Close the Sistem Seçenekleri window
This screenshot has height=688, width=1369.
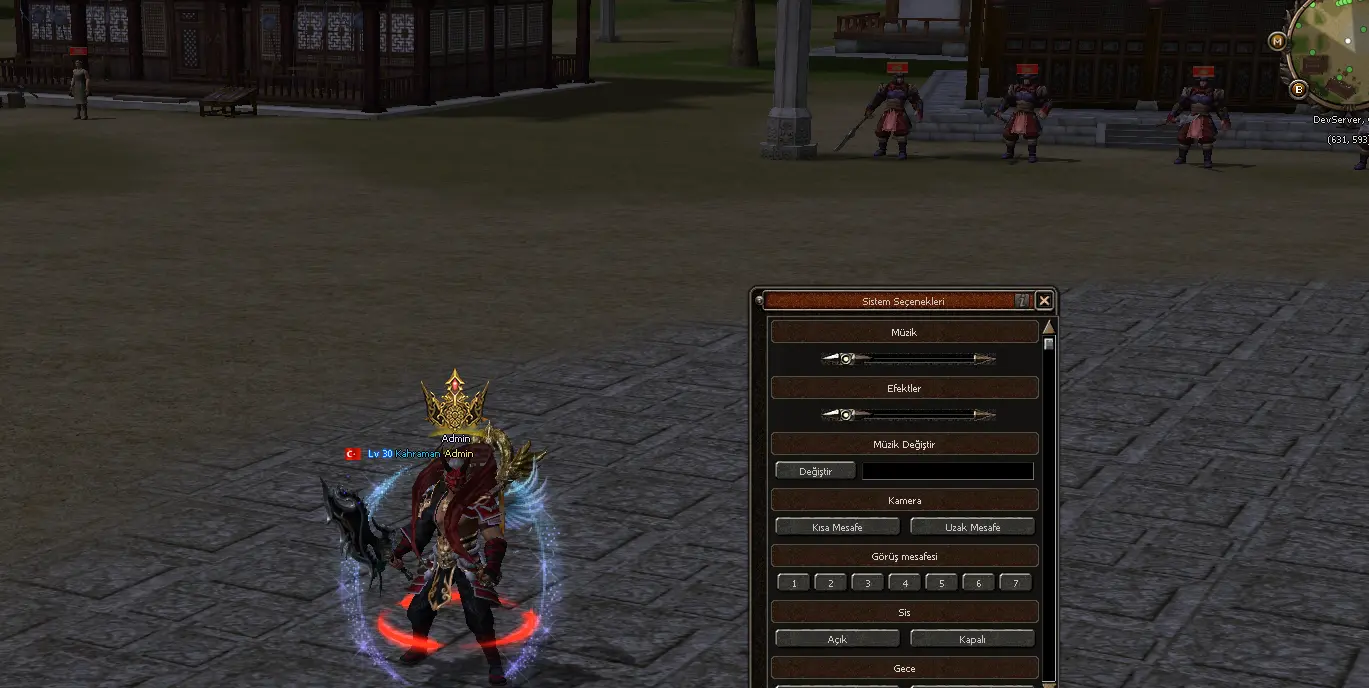coord(1044,300)
